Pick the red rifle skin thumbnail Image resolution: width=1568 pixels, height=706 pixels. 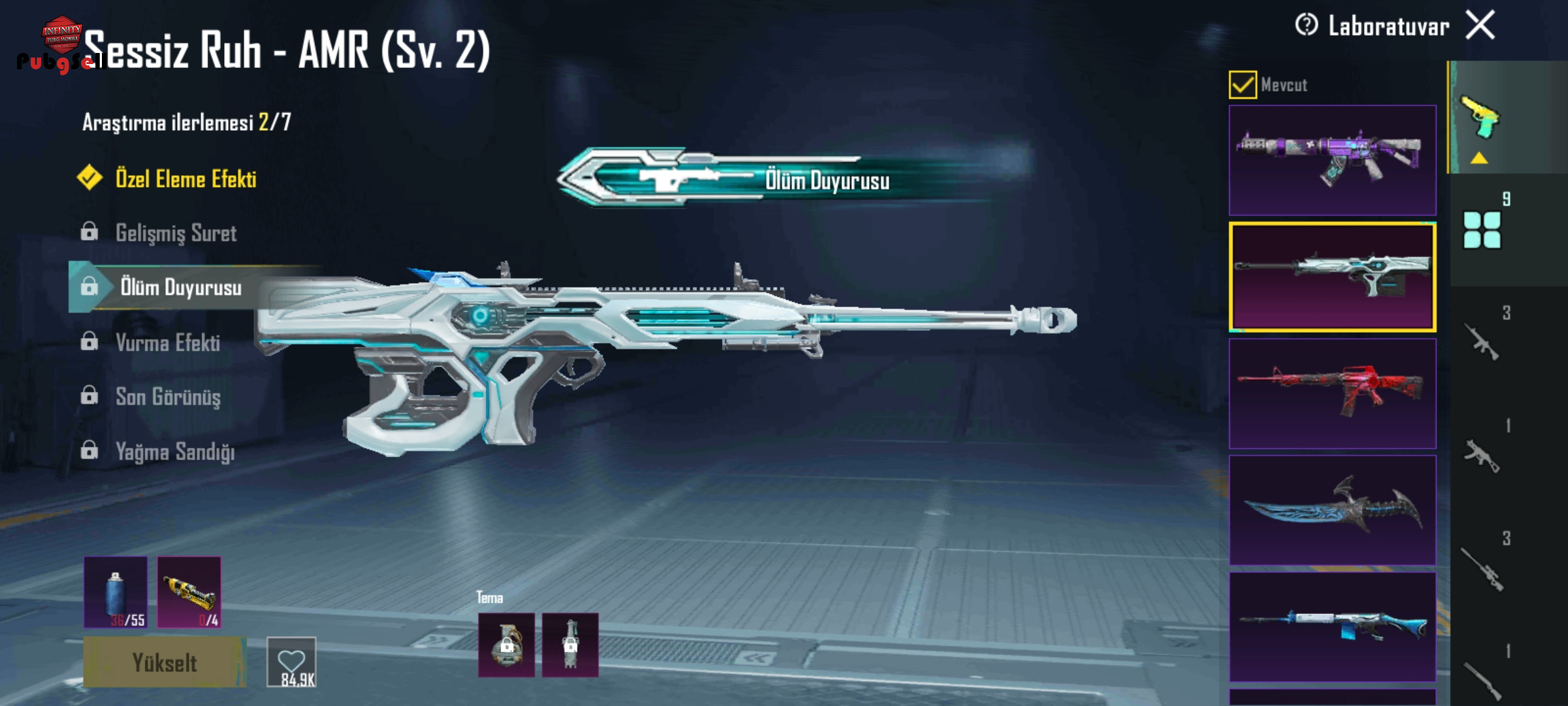[1332, 394]
